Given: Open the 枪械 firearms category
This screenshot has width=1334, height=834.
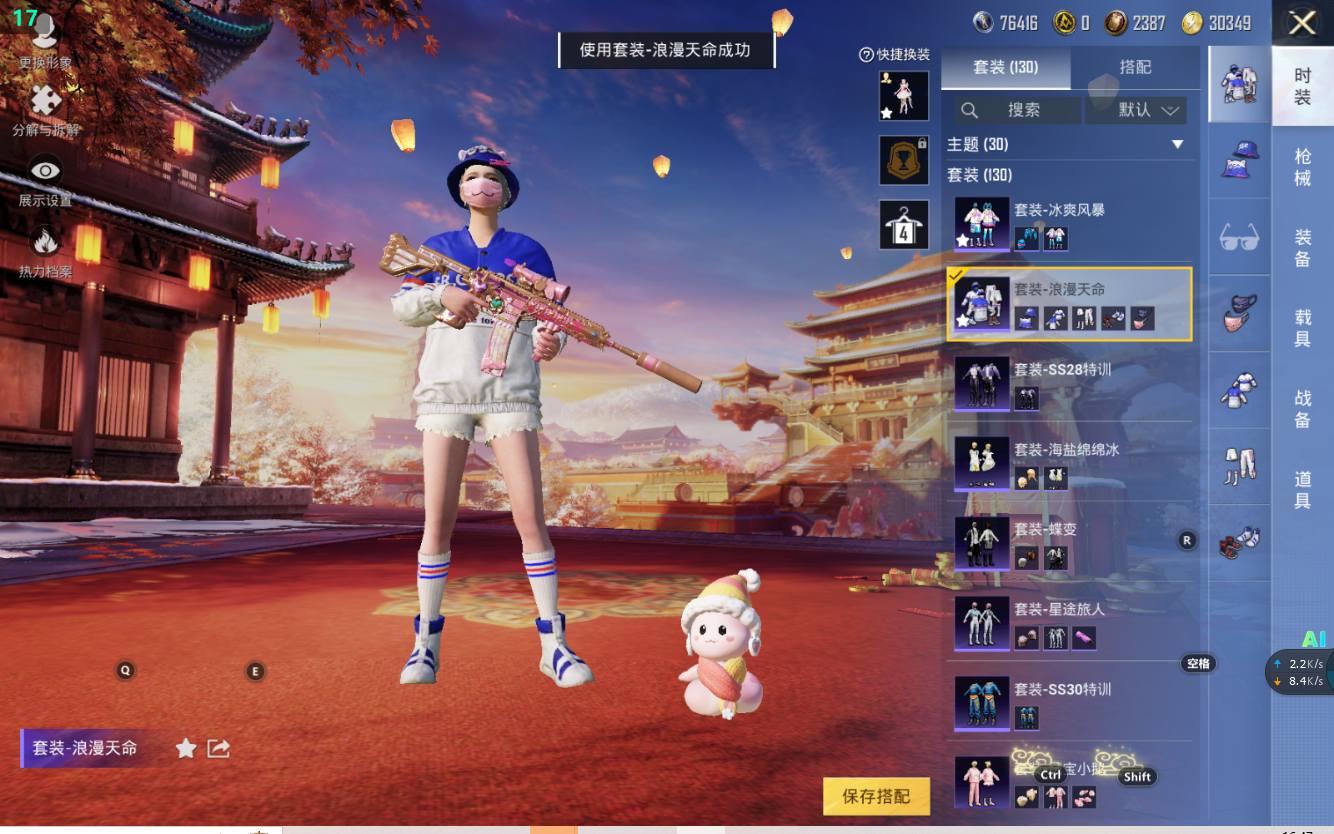Looking at the screenshot, I should (x=1302, y=167).
